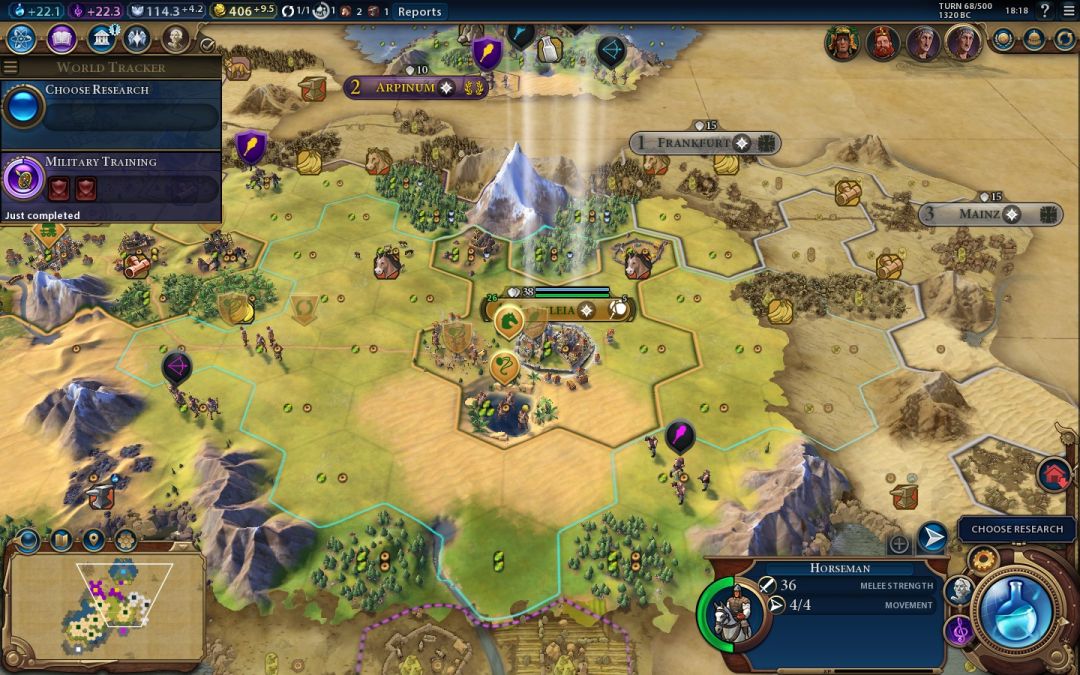Toggle the World Tracker checkmark button

(x=207, y=44)
